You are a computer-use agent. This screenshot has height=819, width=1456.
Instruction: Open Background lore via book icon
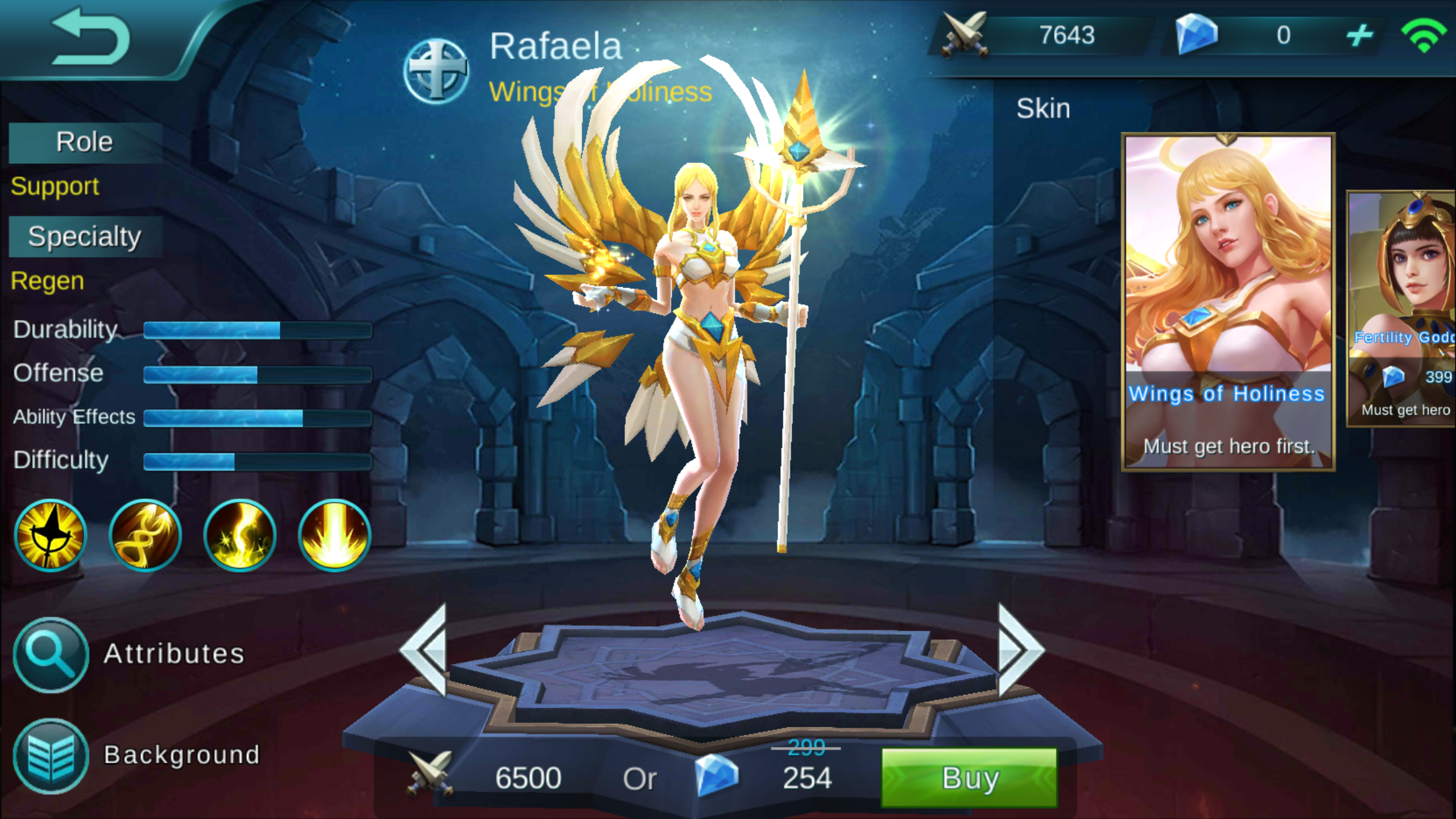pos(50,755)
